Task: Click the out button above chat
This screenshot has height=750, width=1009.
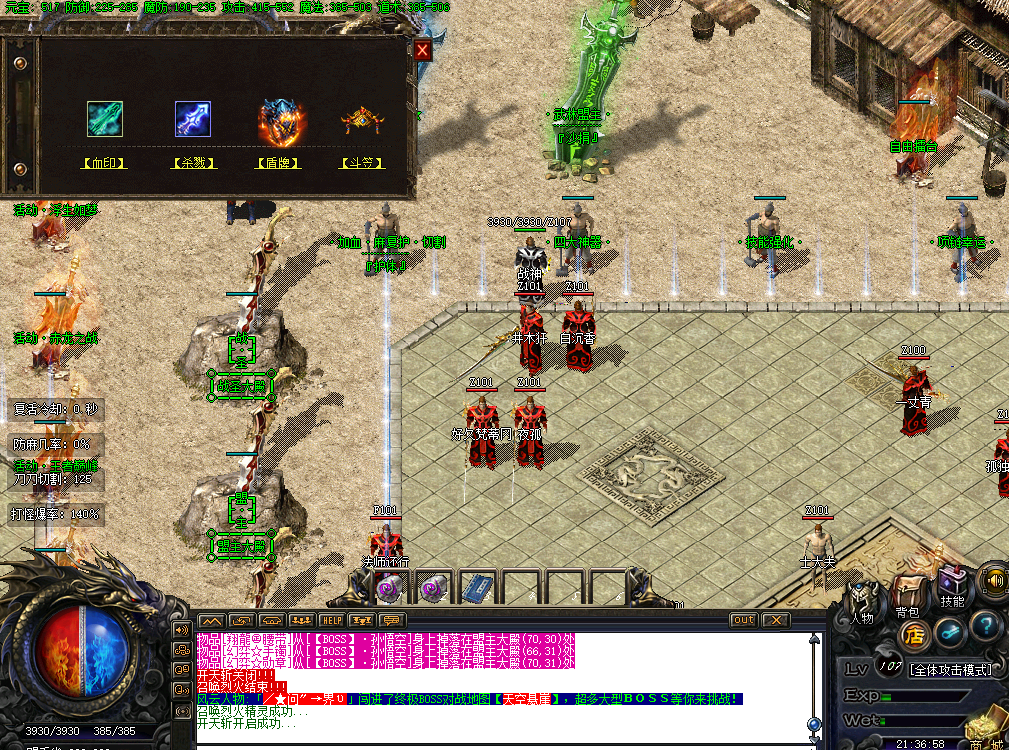Action: pos(744,620)
